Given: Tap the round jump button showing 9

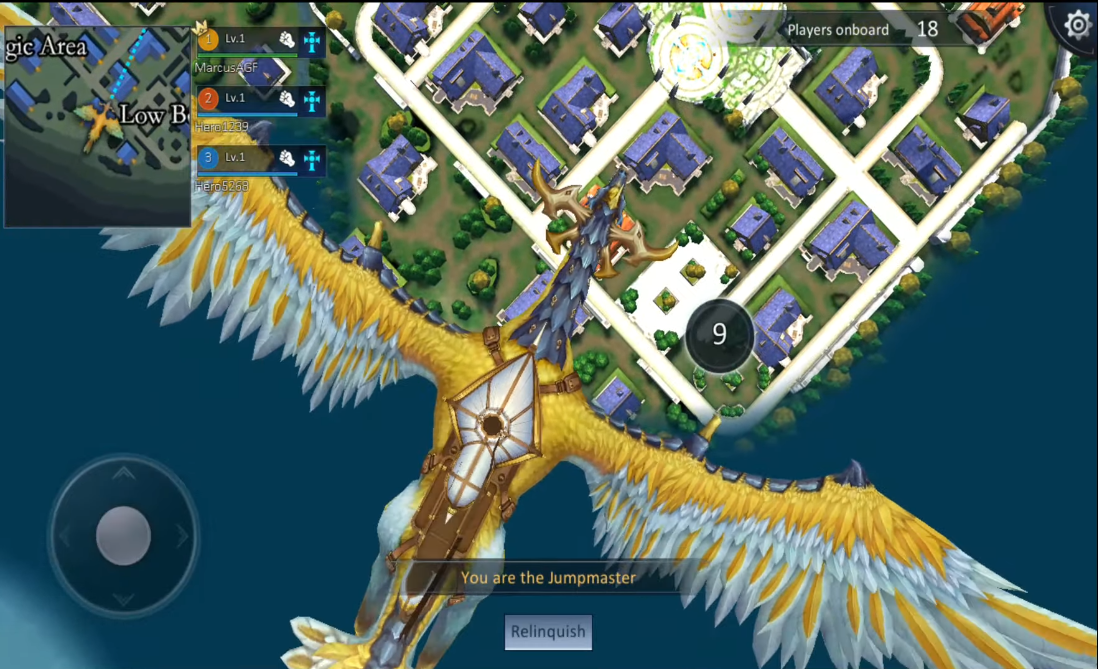Looking at the screenshot, I should [x=719, y=335].
